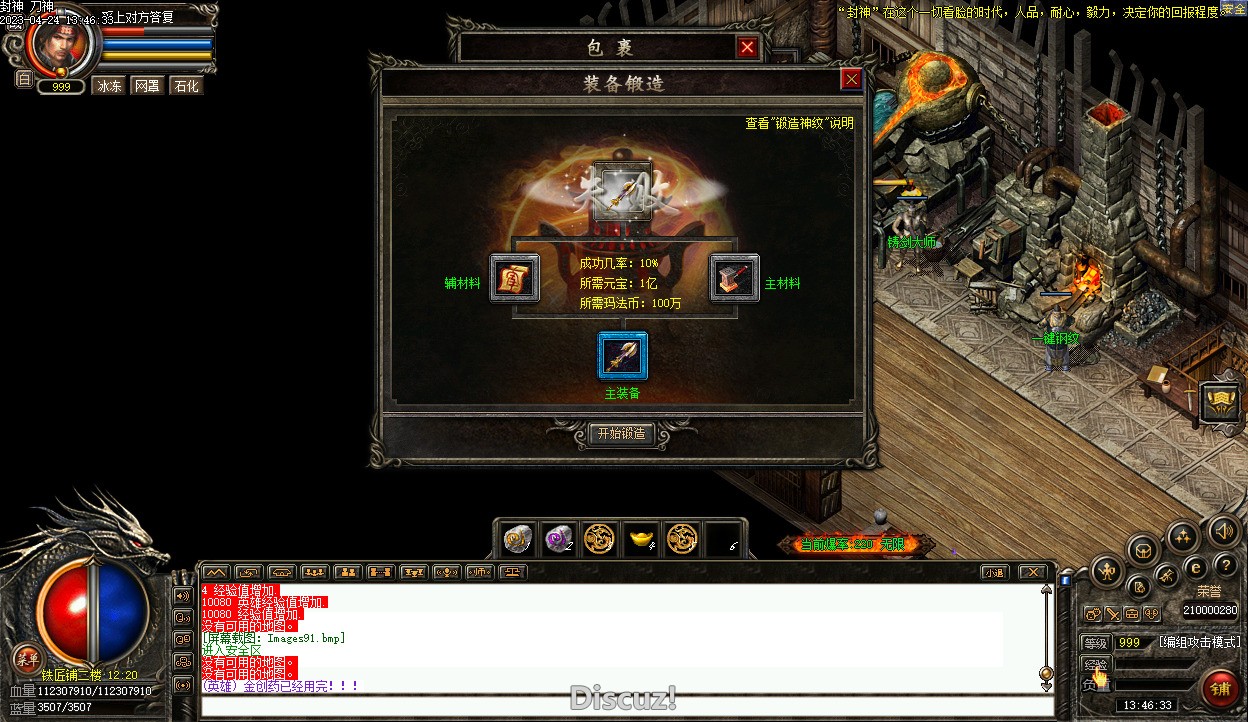
Task: Select the 主材料 anvil slot
Action: tap(735, 279)
